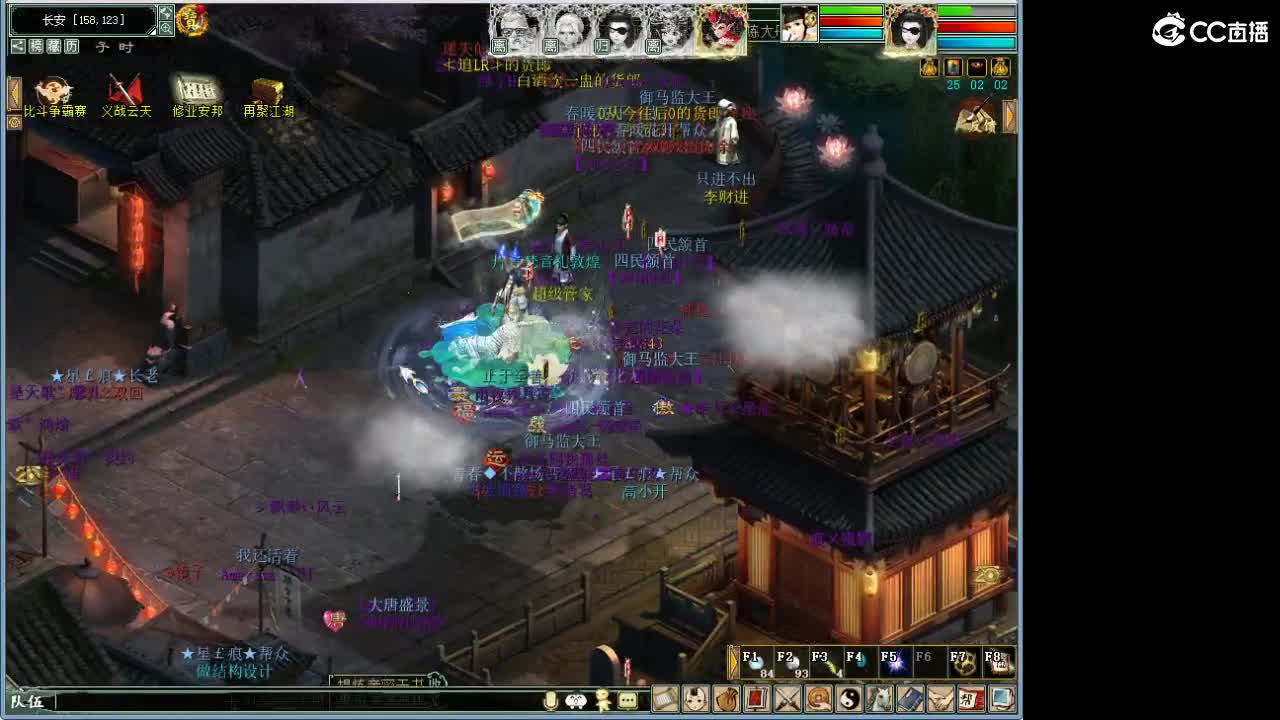Toggle the 藏 button next to 榜
1280x720 pixels.
[x=56, y=46]
